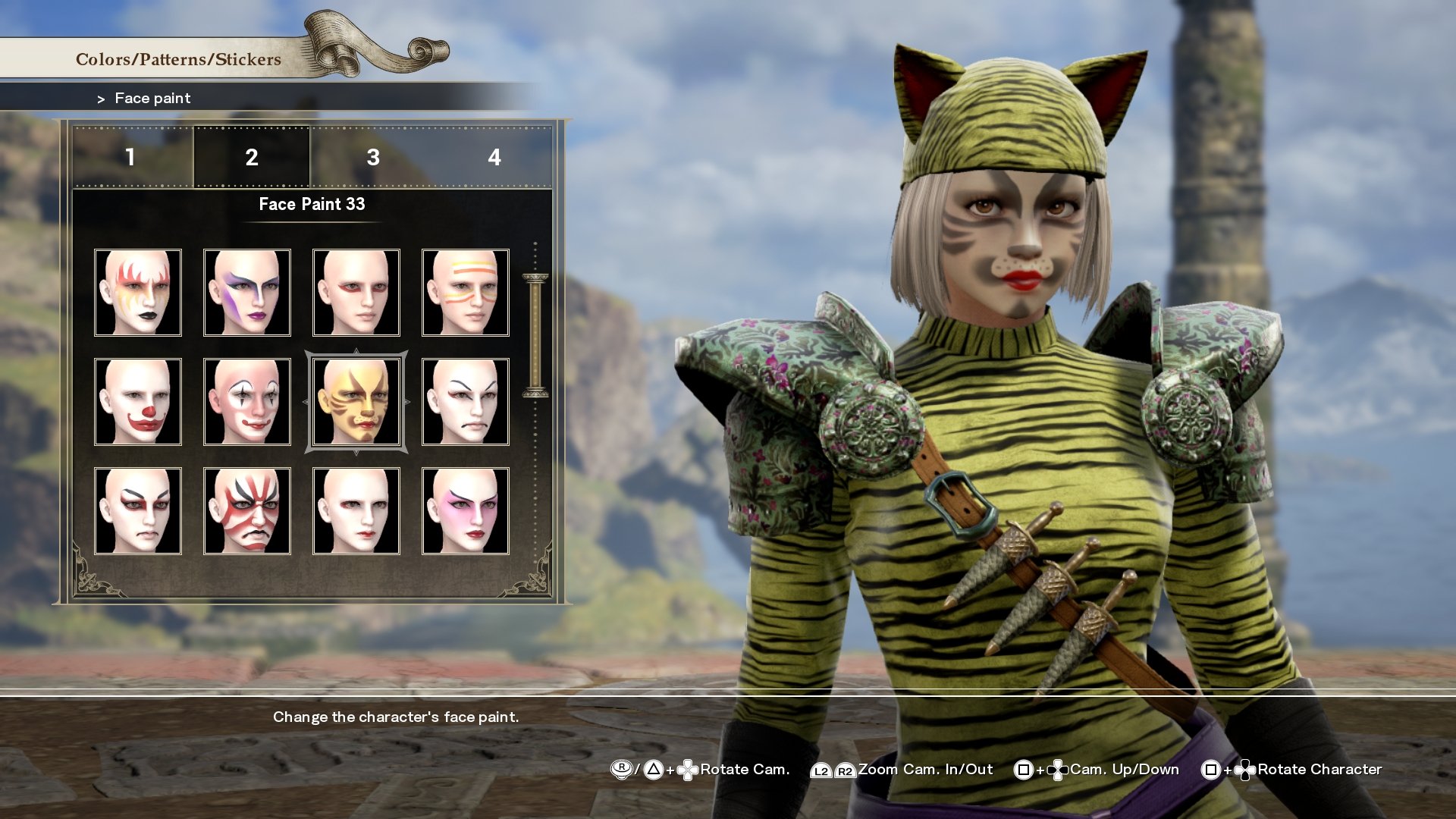Image resolution: width=1456 pixels, height=819 pixels.
Task: Select the flame-pattern face paint thumbnail
Action: [137, 292]
